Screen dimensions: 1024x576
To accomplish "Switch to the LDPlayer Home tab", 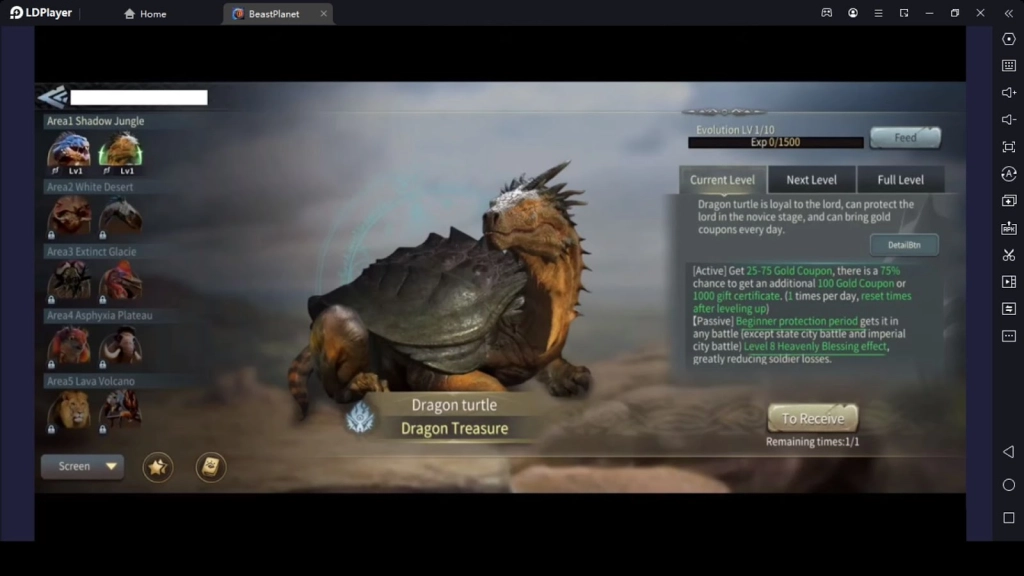I will 145,14.
